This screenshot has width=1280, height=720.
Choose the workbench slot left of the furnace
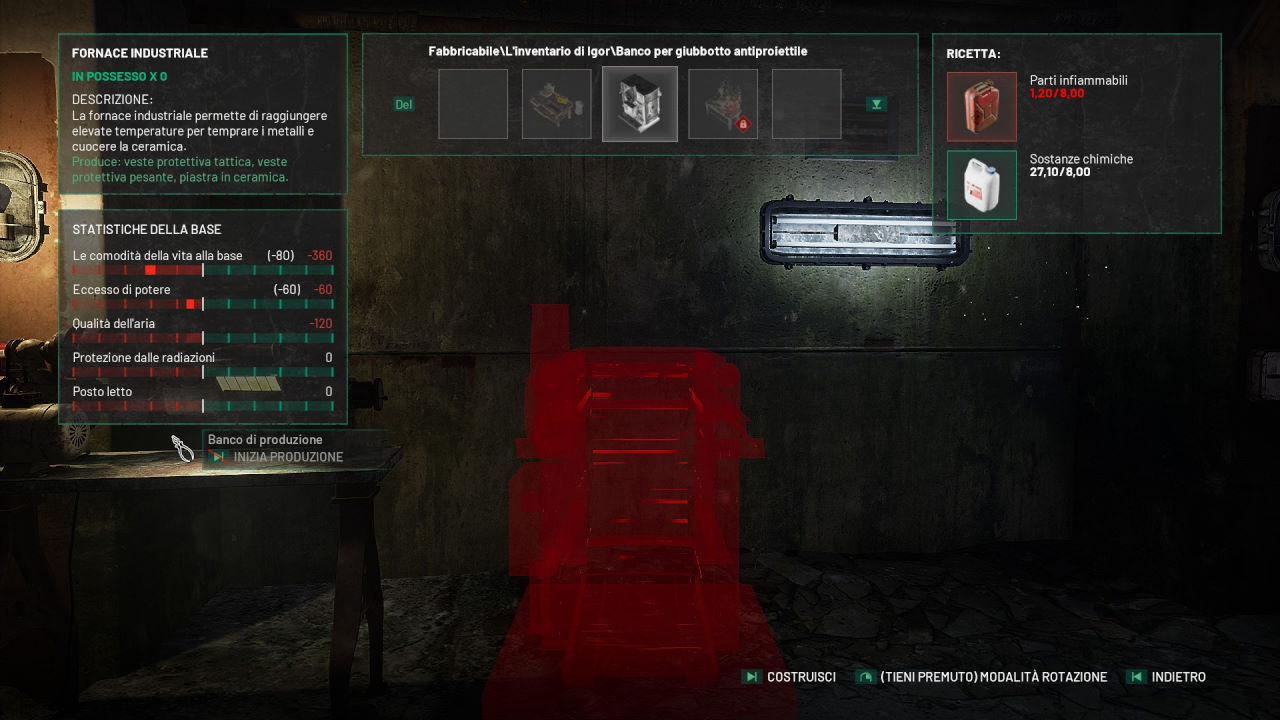coord(556,104)
